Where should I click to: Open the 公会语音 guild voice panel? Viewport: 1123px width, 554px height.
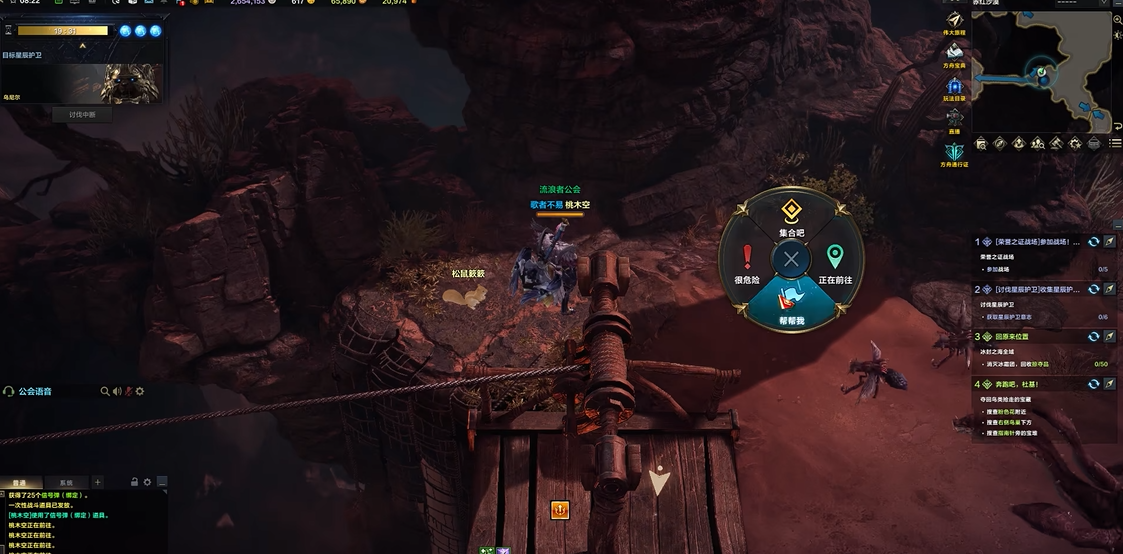(34, 391)
